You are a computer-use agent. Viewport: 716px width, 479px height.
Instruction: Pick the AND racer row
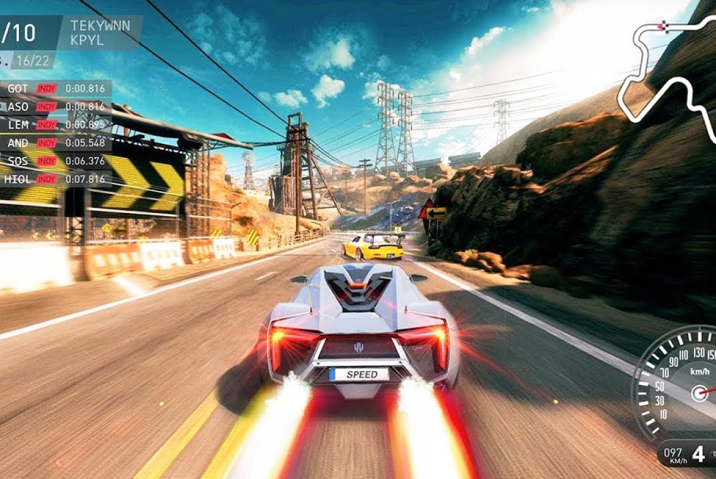pos(55,142)
